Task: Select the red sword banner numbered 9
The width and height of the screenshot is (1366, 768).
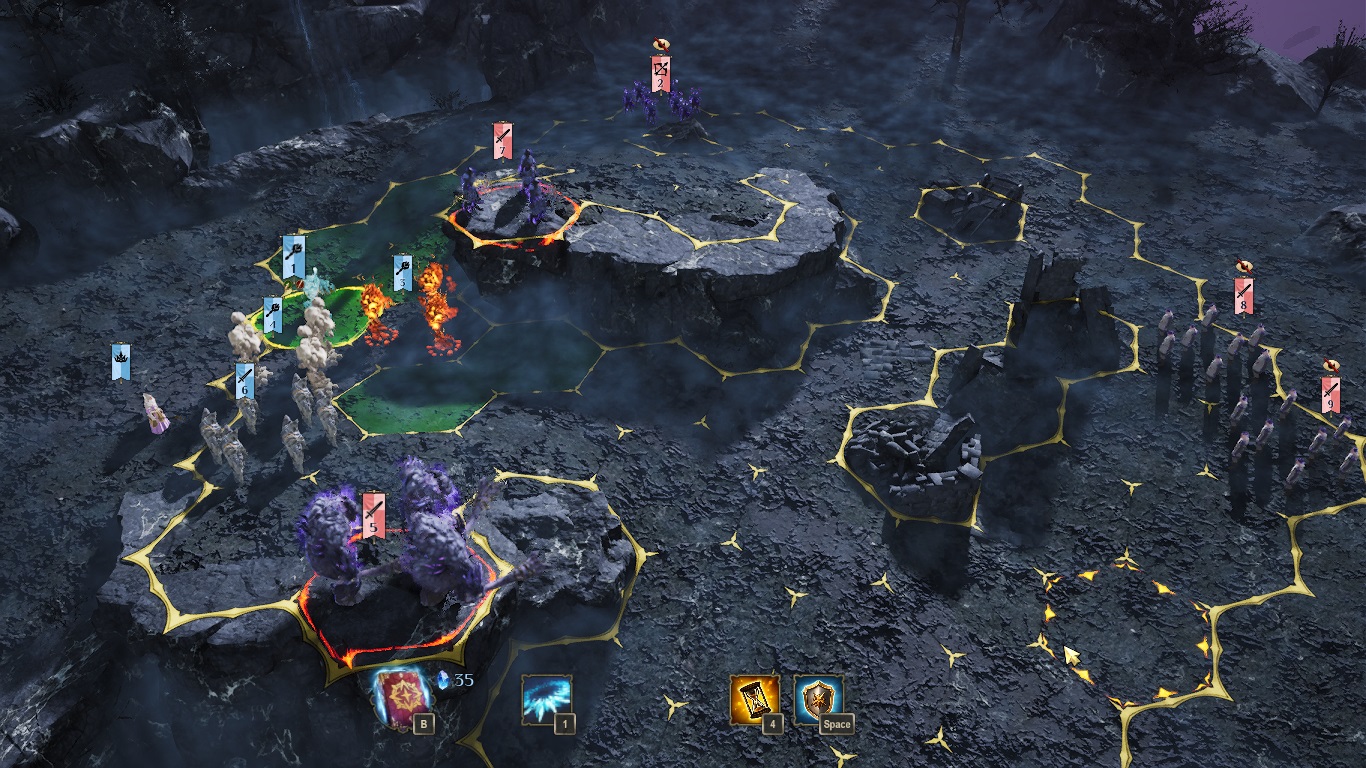Action: tap(1330, 394)
